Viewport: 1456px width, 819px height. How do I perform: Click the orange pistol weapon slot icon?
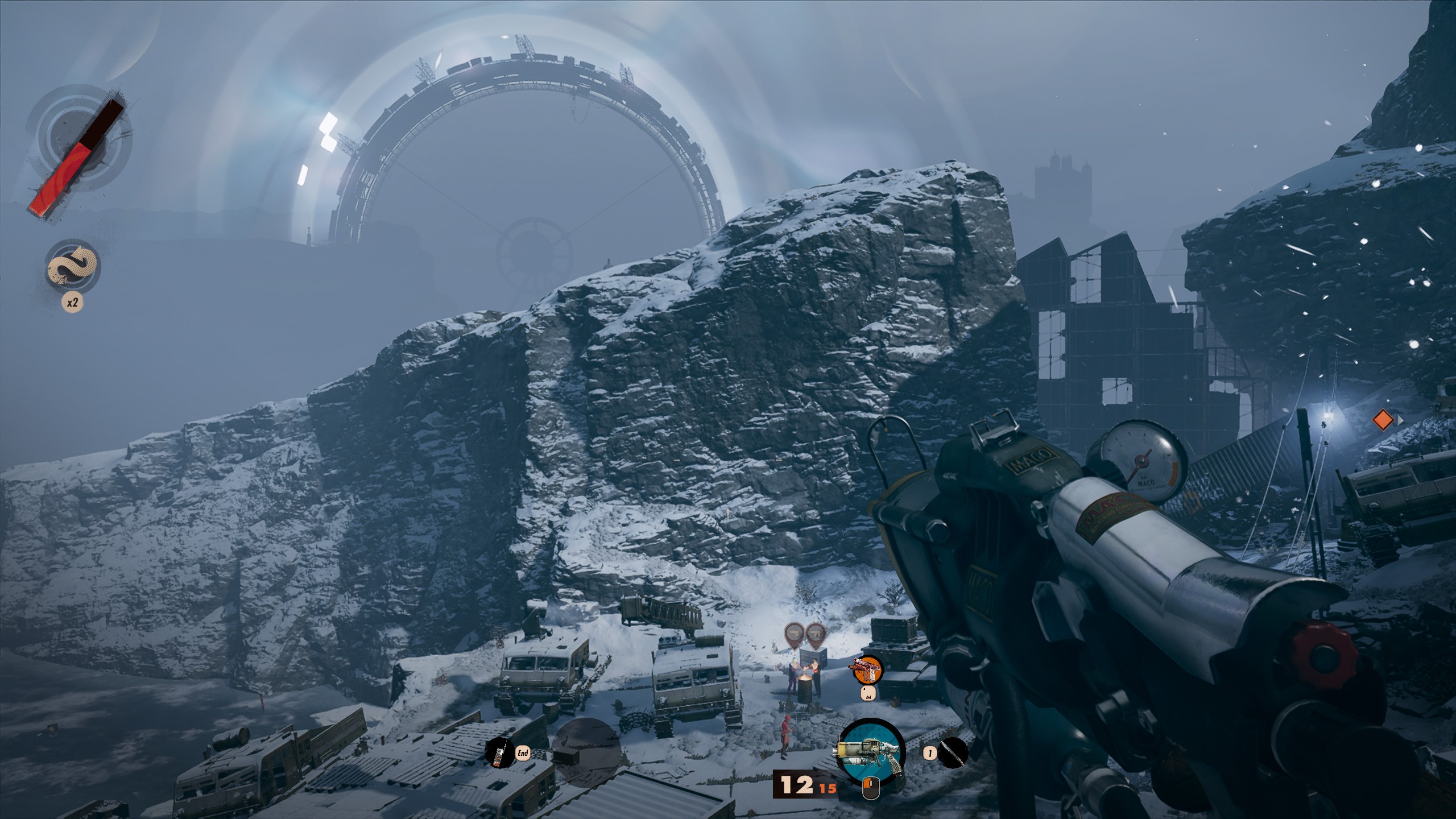click(867, 670)
